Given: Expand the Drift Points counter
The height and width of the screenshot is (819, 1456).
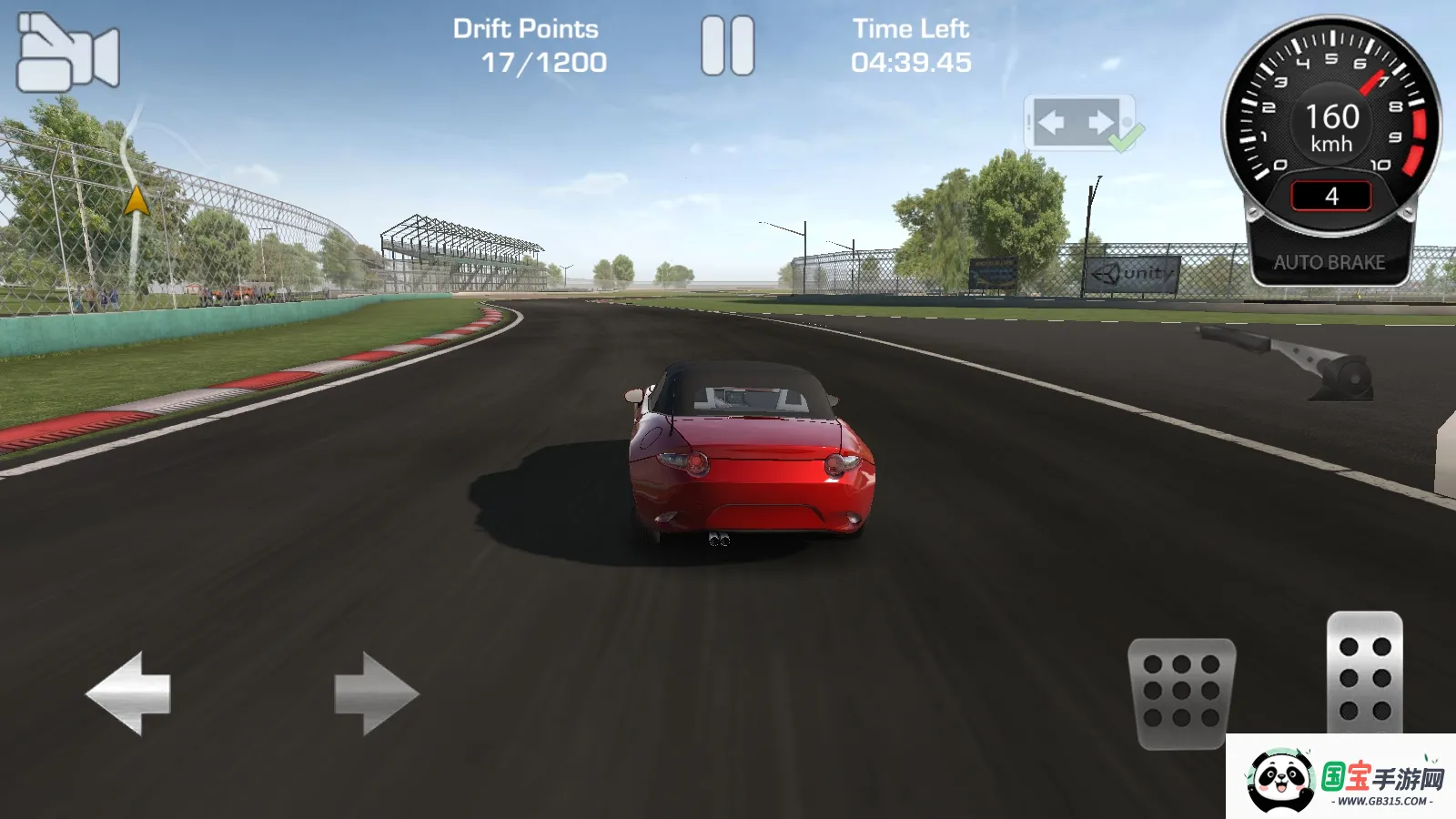Looking at the screenshot, I should [545, 64].
